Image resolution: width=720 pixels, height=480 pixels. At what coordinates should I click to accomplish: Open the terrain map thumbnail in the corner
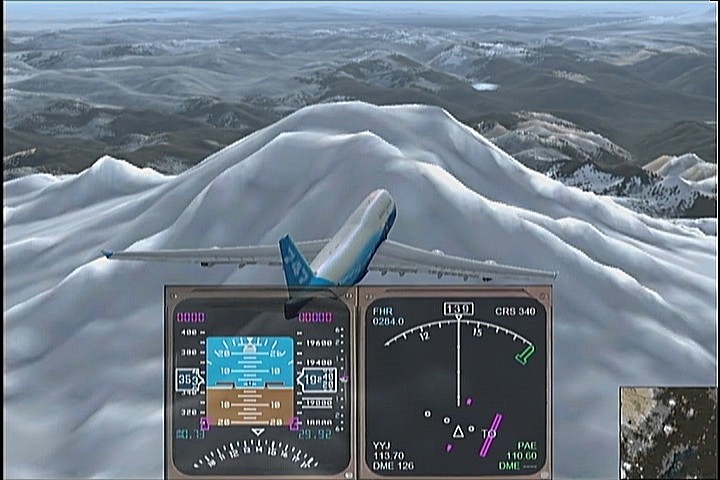(x=667, y=431)
